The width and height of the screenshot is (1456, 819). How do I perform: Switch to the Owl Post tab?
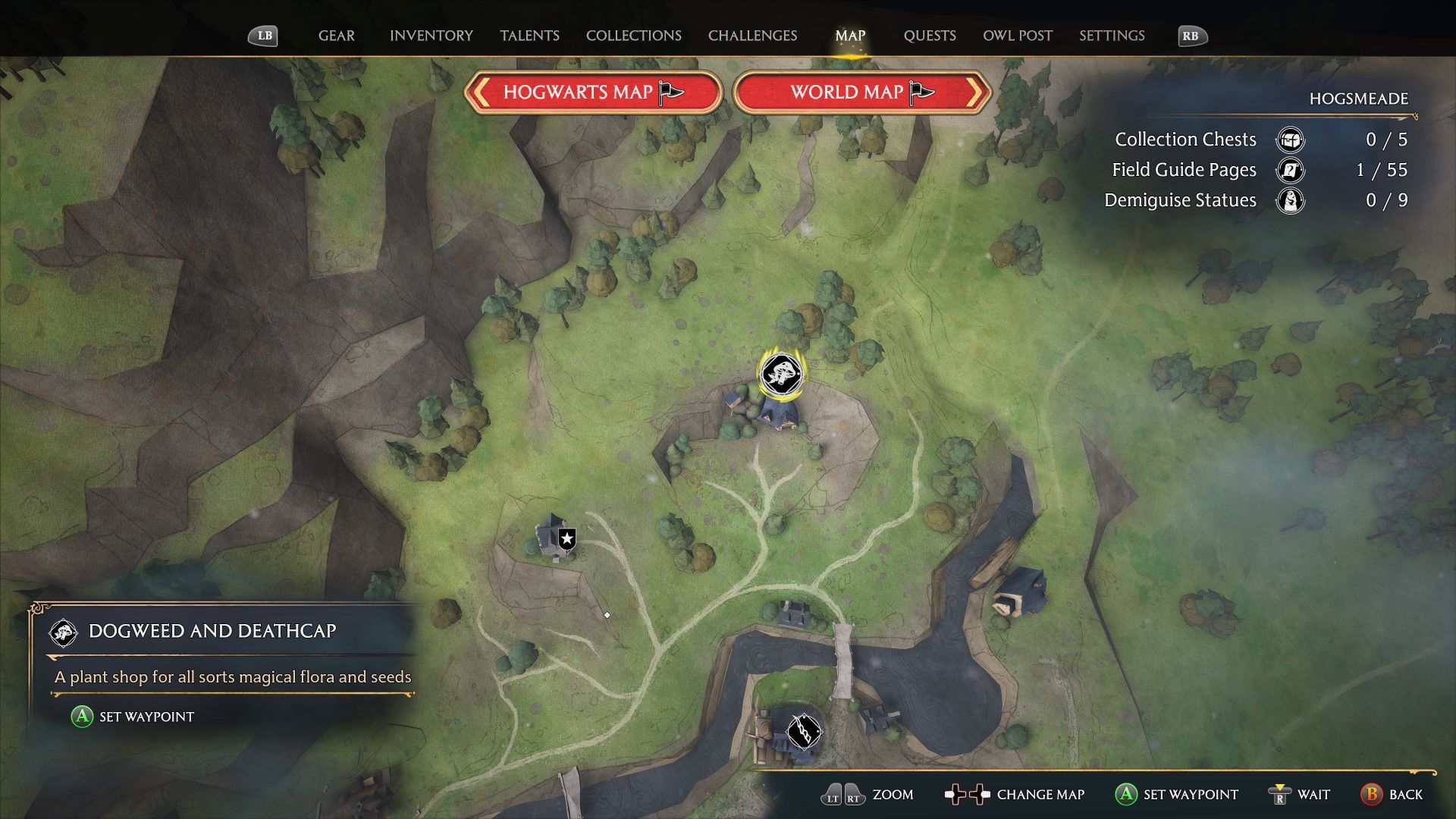click(x=1017, y=36)
